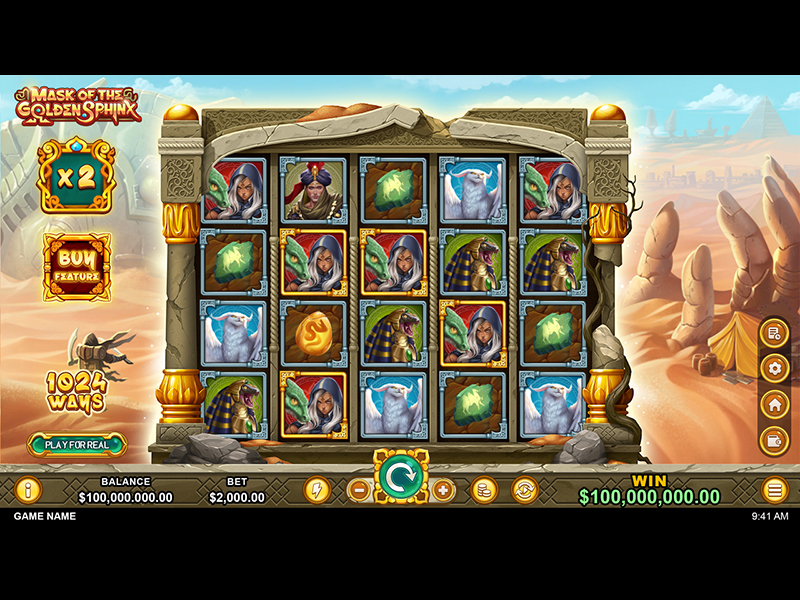The height and width of the screenshot is (600, 800).
Task: Decrease the bet with the minus button
Action: tap(359, 490)
